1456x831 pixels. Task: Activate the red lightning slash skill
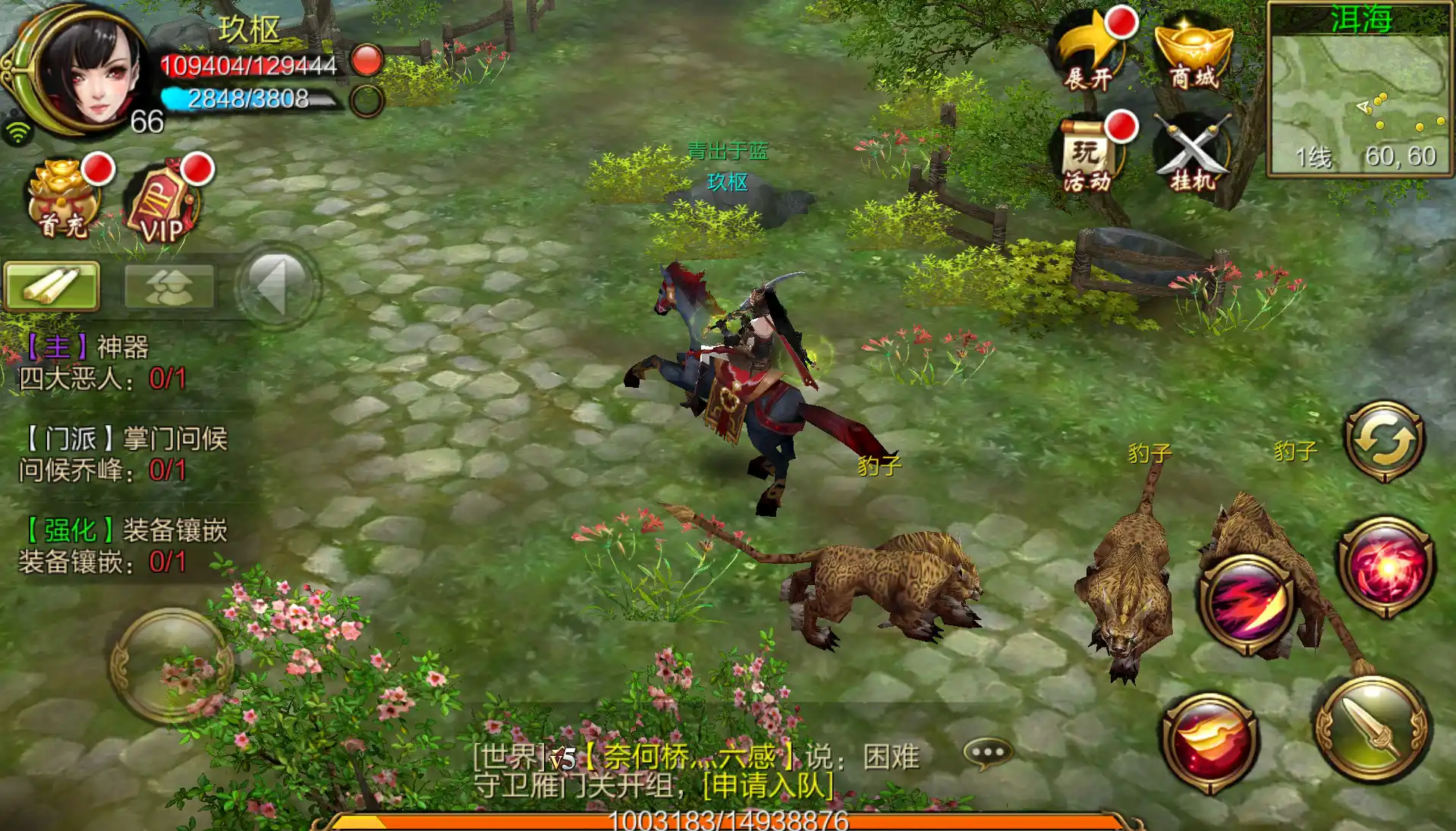pos(1247,604)
